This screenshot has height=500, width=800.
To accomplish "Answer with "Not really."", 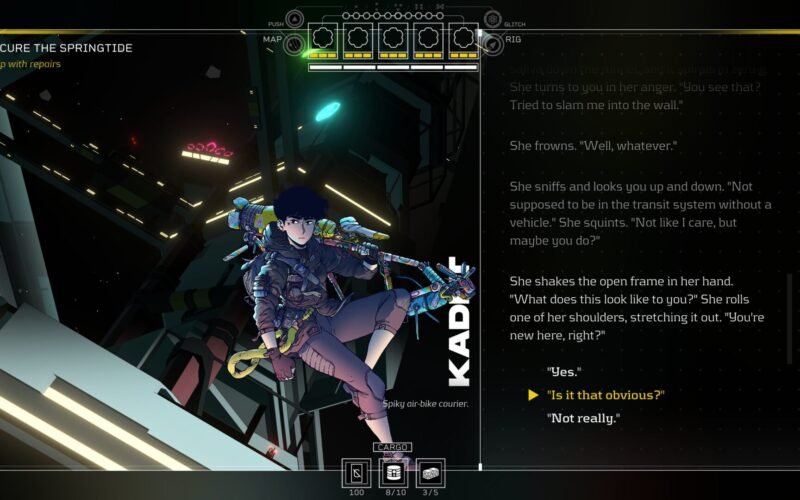I will click(583, 418).
